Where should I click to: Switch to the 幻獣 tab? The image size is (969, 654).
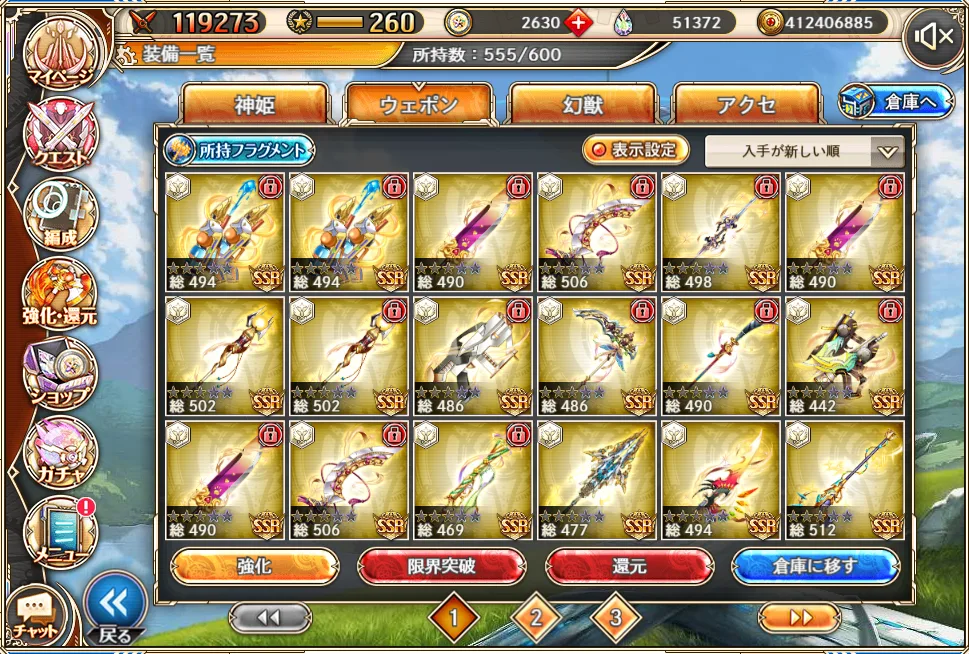click(582, 105)
